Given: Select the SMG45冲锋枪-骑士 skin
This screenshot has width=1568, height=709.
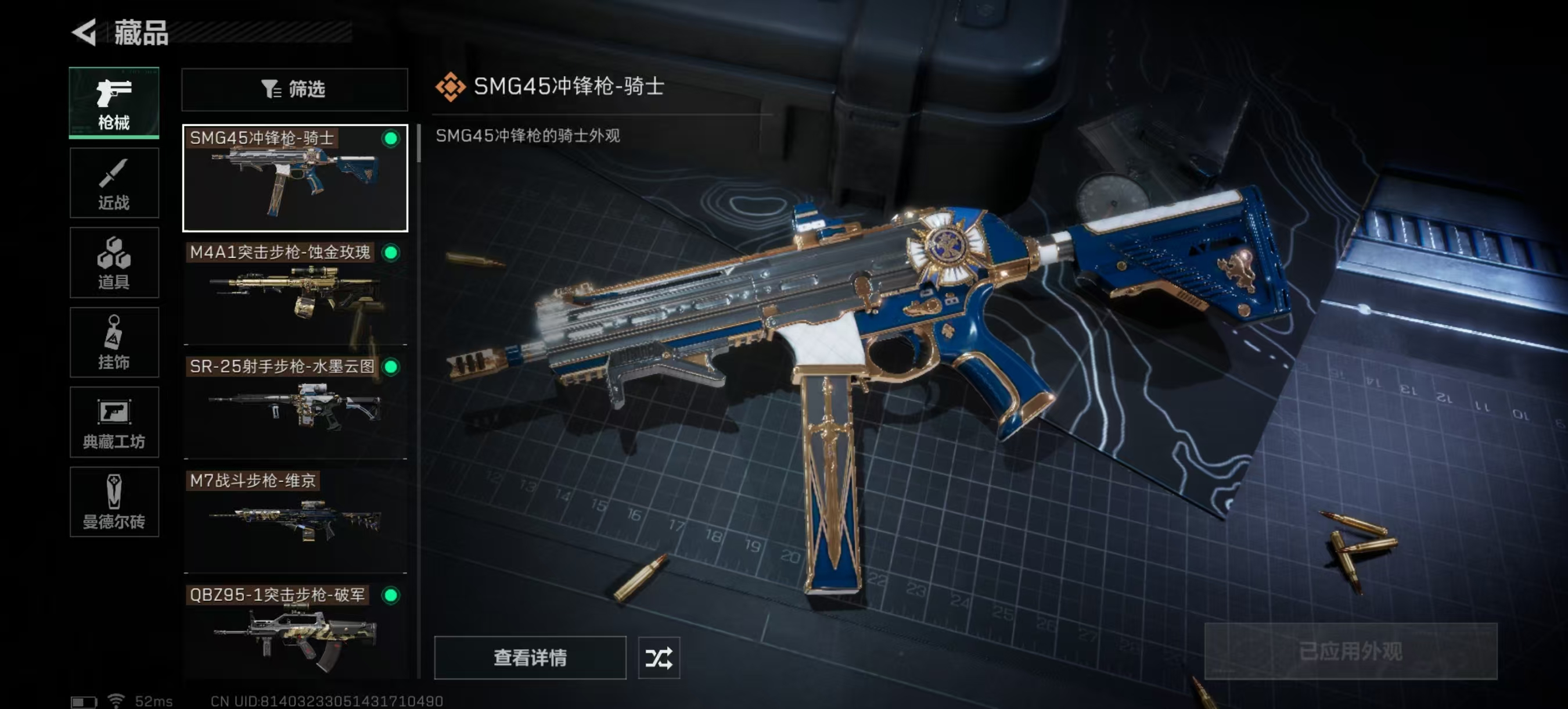Looking at the screenshot, I should [294, 178].
